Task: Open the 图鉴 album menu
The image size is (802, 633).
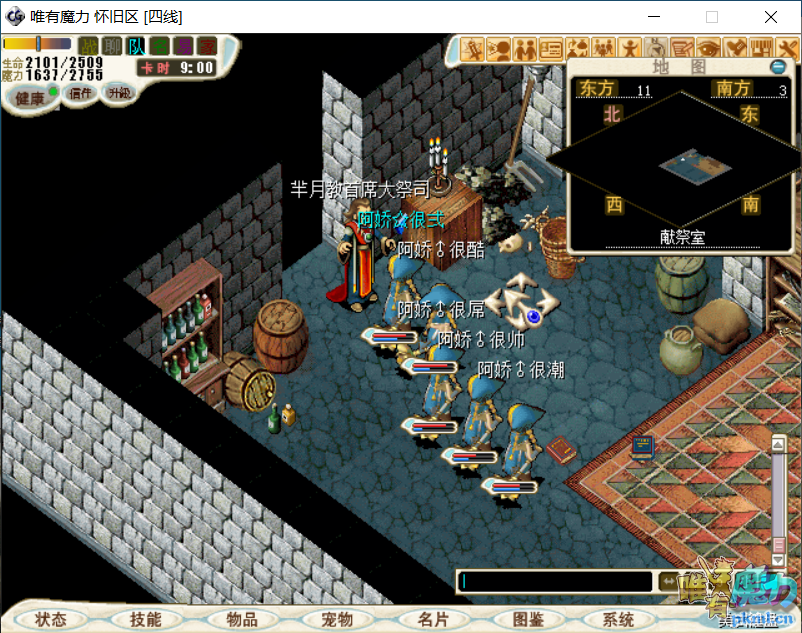Action: coord(527,620)
